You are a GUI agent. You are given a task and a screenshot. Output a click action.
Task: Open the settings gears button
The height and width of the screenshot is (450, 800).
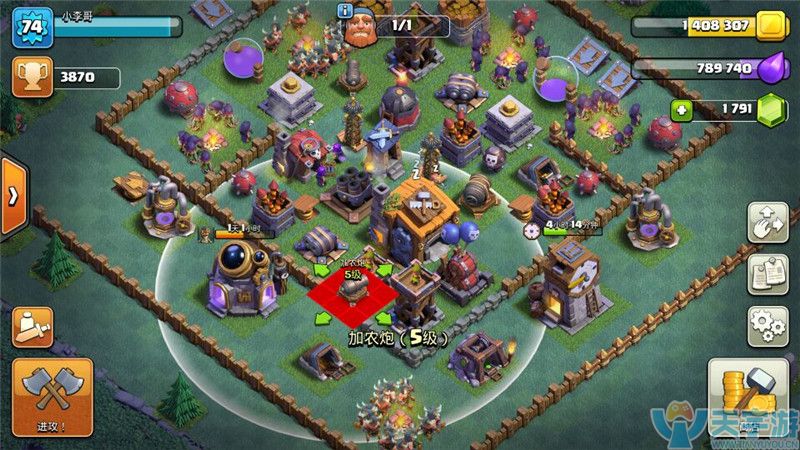point(767,326)
